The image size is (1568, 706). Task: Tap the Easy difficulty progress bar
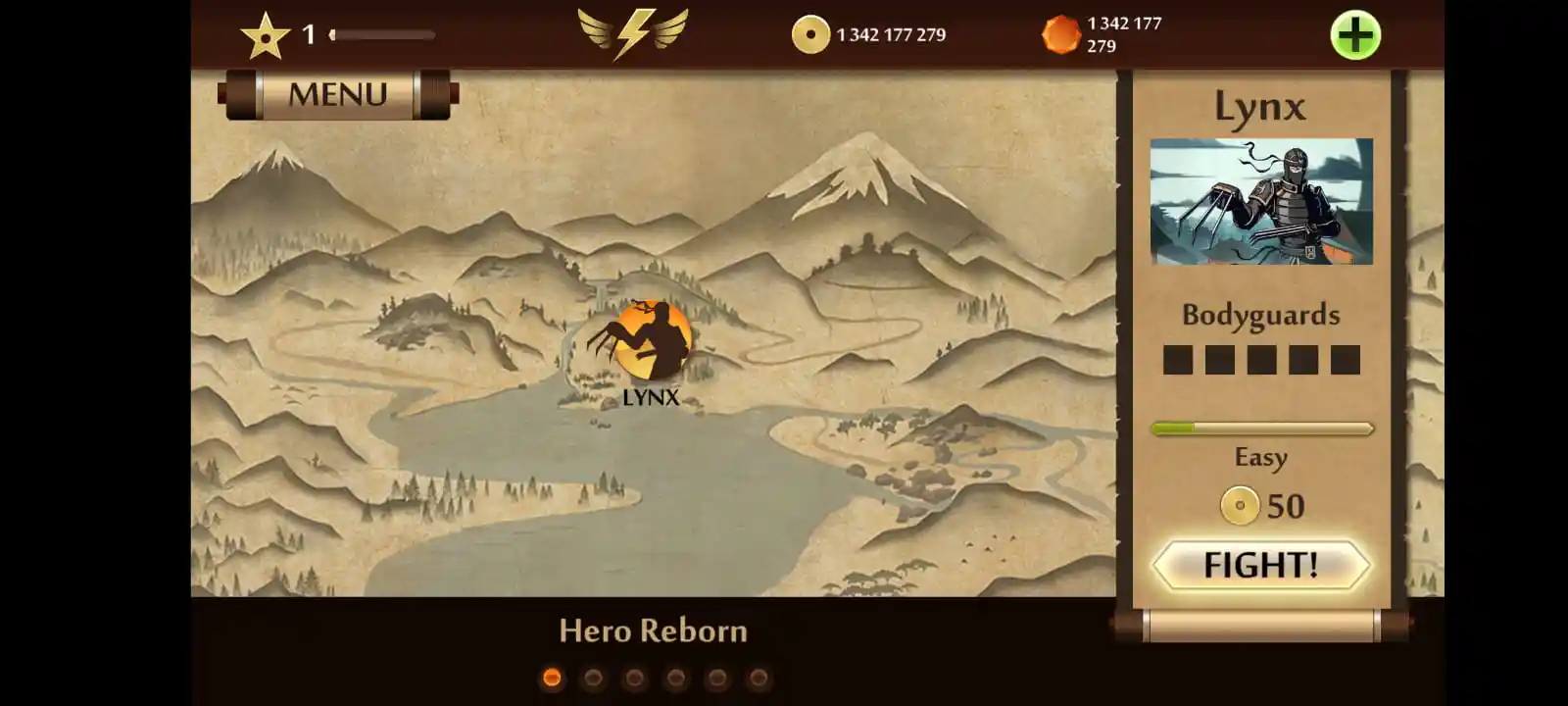(x=1260, y=428)
